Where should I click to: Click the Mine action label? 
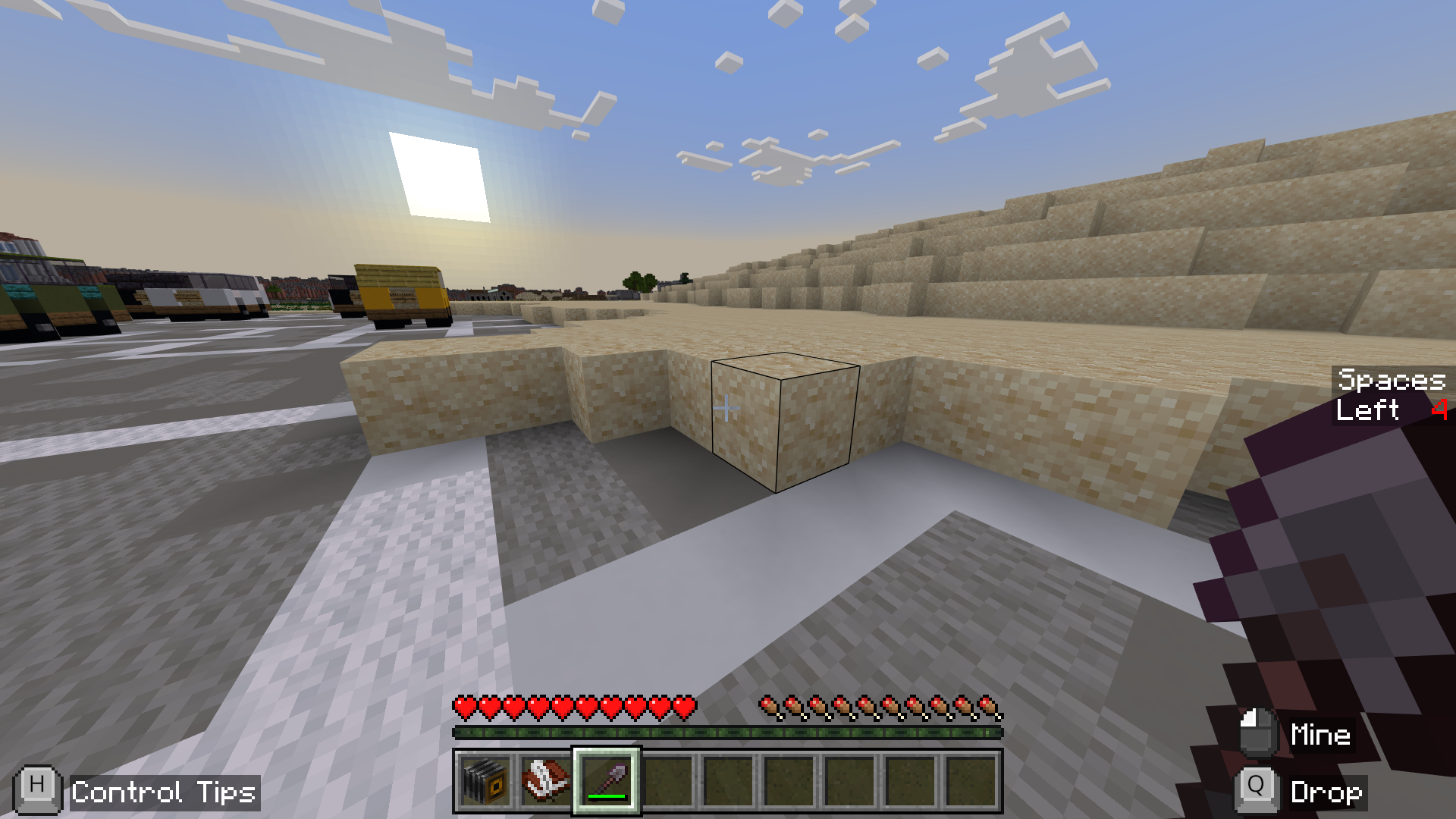point(1320,734)
